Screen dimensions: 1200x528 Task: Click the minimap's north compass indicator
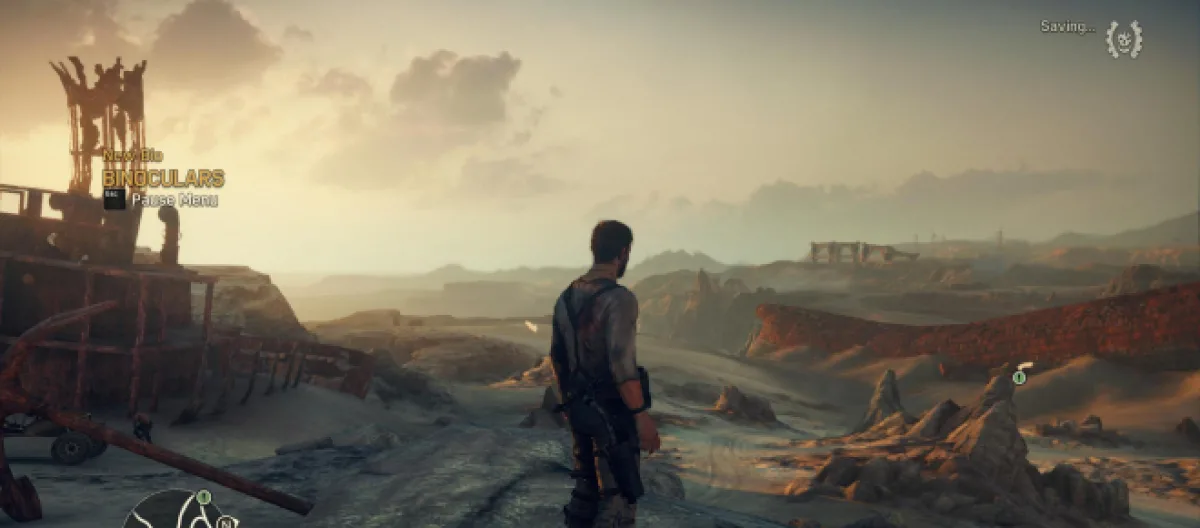point(227,520)
